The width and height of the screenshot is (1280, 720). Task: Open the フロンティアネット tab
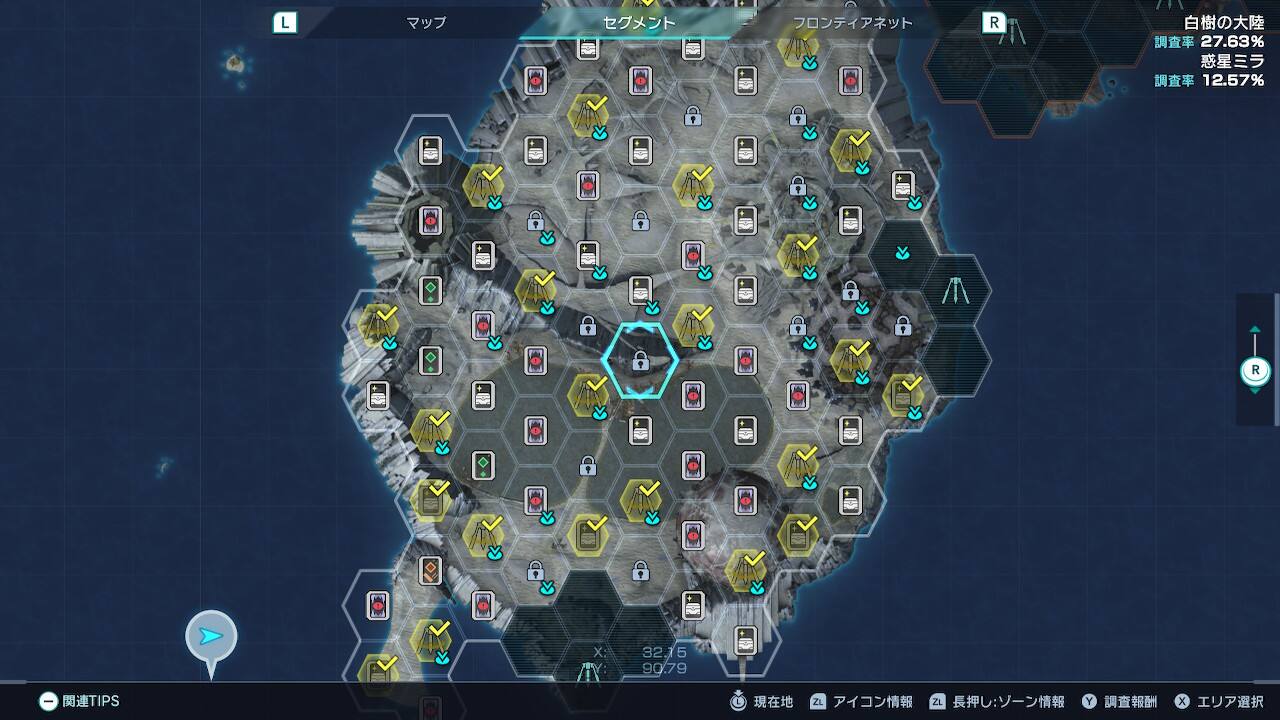852,22
